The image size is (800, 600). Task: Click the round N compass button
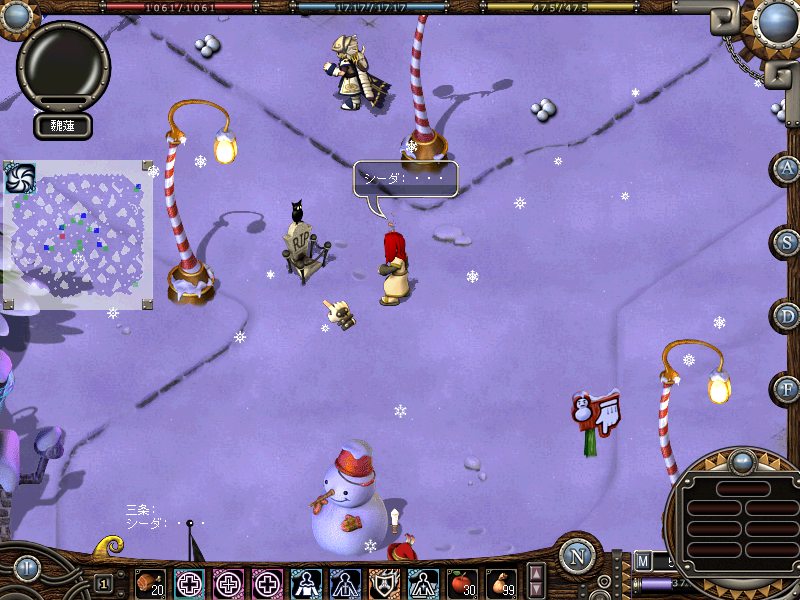577,556
